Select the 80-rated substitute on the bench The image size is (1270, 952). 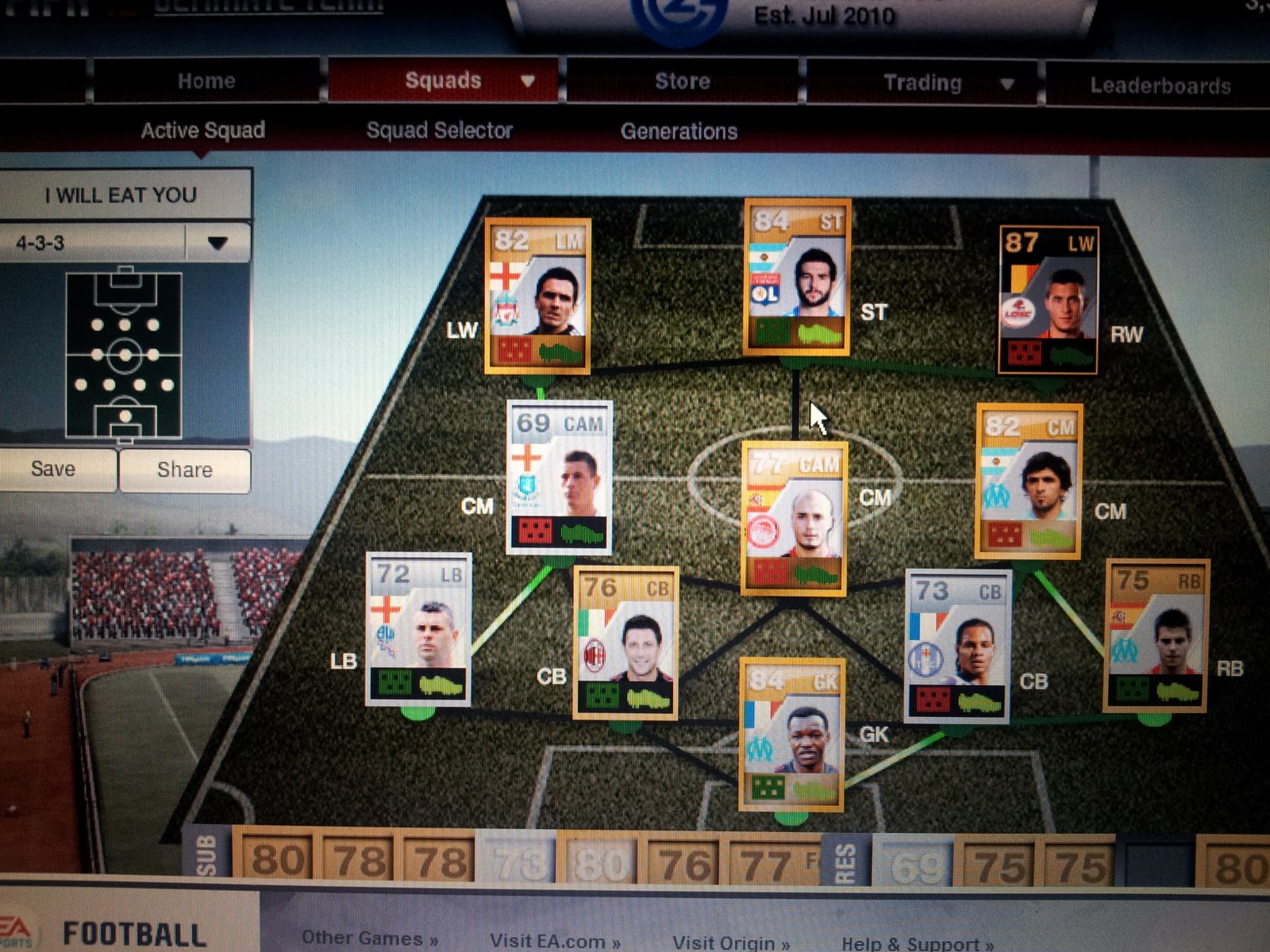pyautogui.click(x=275, y=859)
